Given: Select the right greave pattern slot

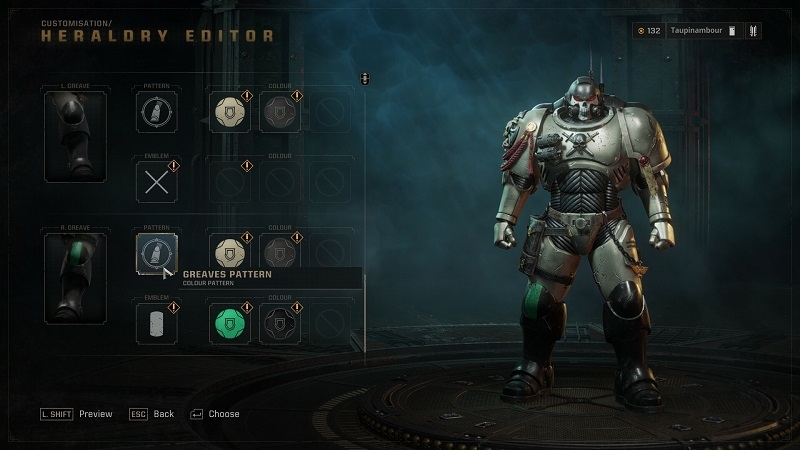Looking at the screenshot, I should point(157,253).
